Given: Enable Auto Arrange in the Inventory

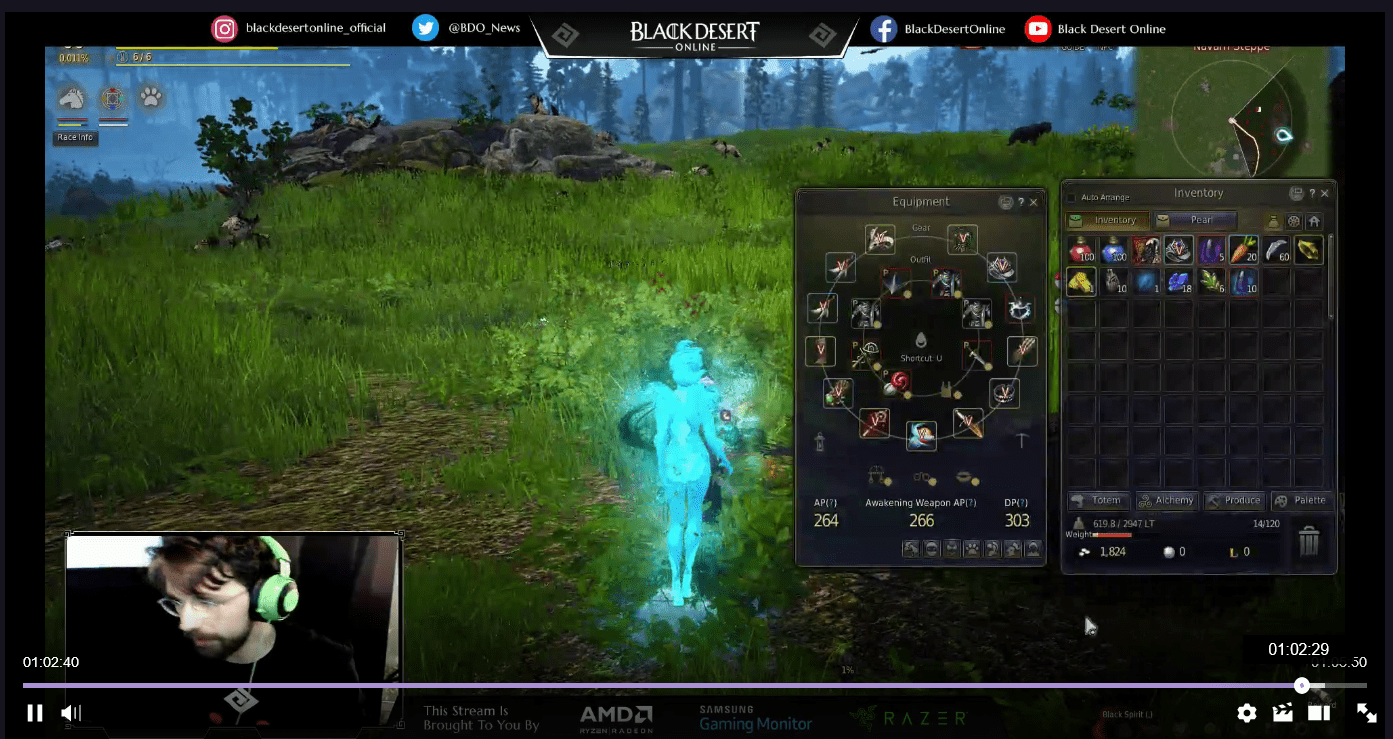Looking at the screenshot, I should 1071,196.
